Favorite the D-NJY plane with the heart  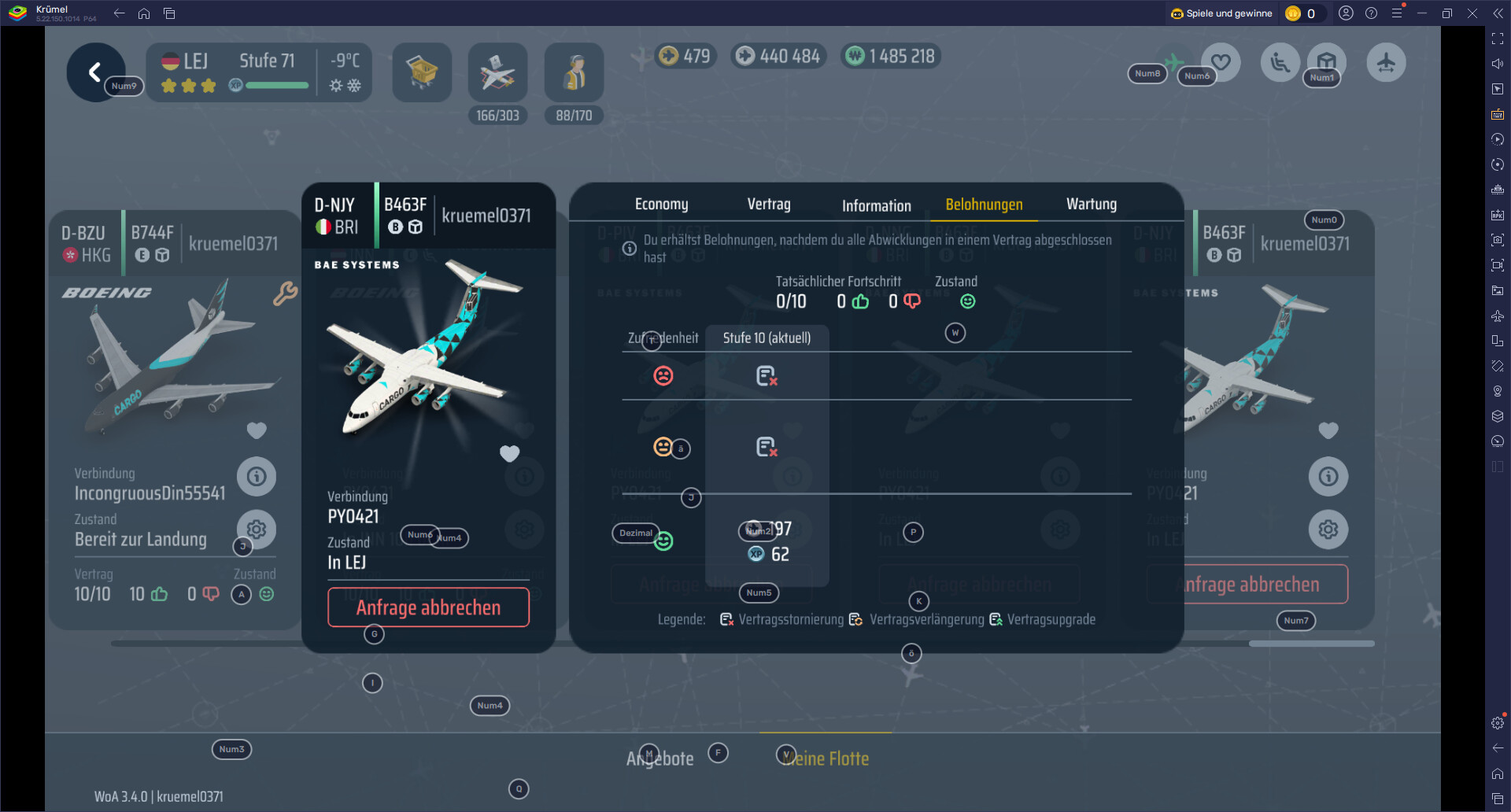[x=509, y=453]
